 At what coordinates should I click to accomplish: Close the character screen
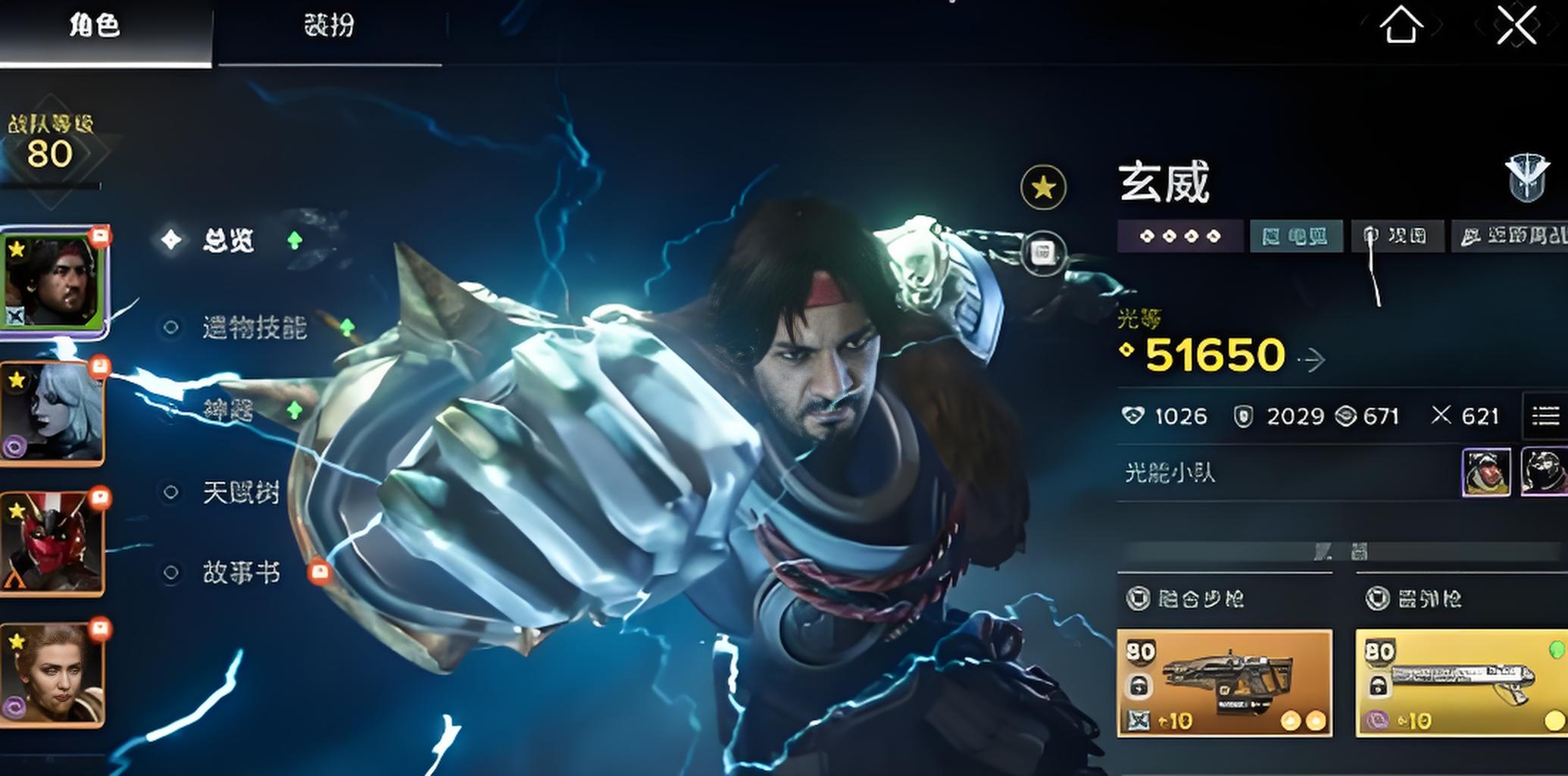pyautogui.click(x=1516, y=26)
